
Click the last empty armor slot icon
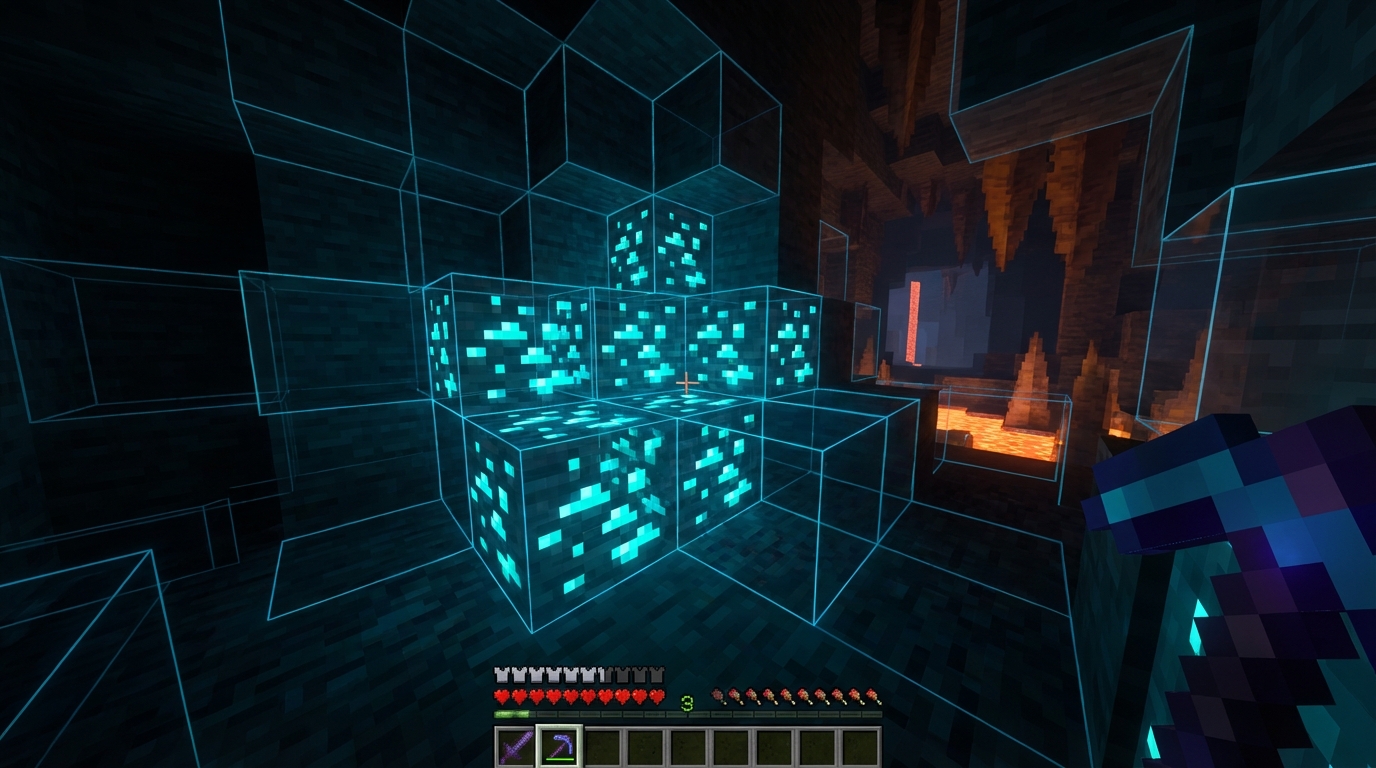tap(656, 673)
